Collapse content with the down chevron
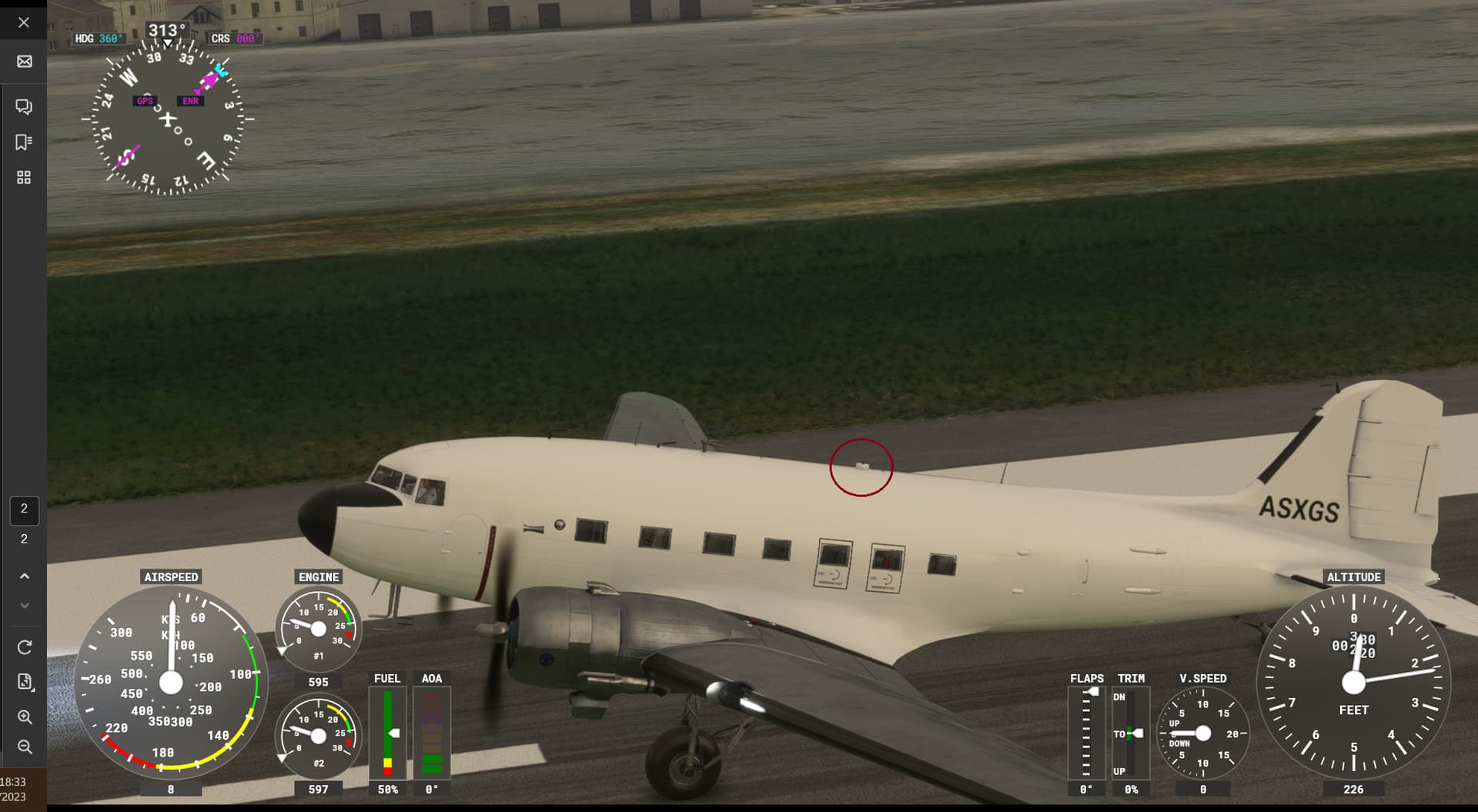The height and width of the screenshot is (812, 1478). (x=24, y=605)
